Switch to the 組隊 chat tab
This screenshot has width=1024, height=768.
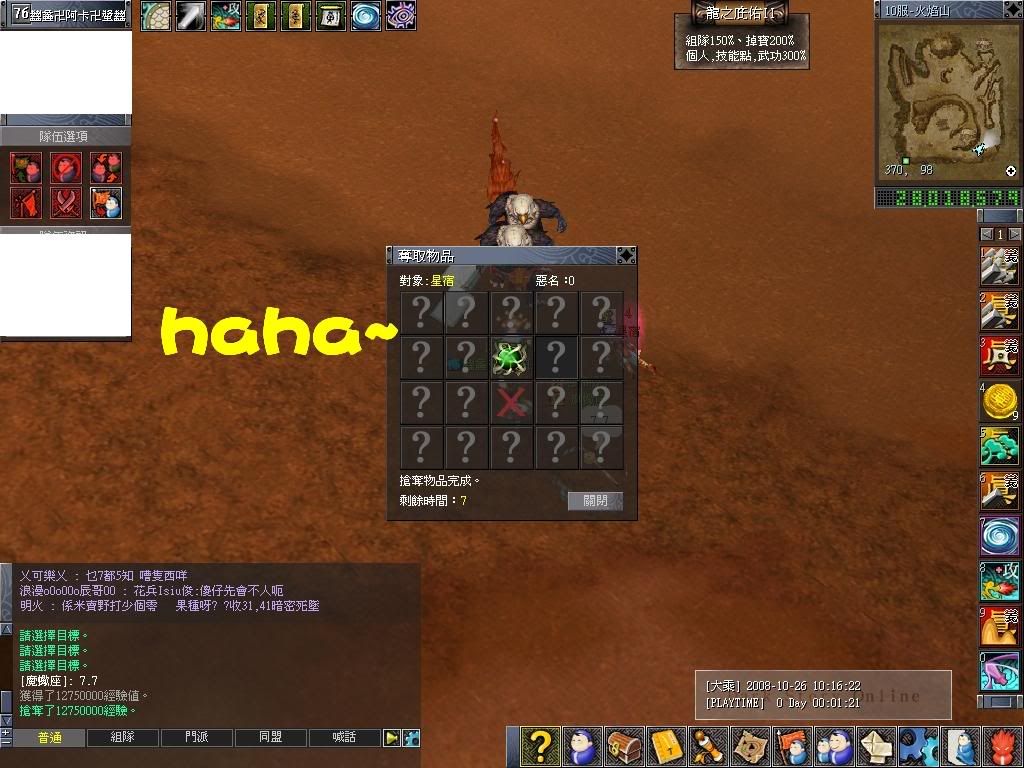(x=123, y=738)
